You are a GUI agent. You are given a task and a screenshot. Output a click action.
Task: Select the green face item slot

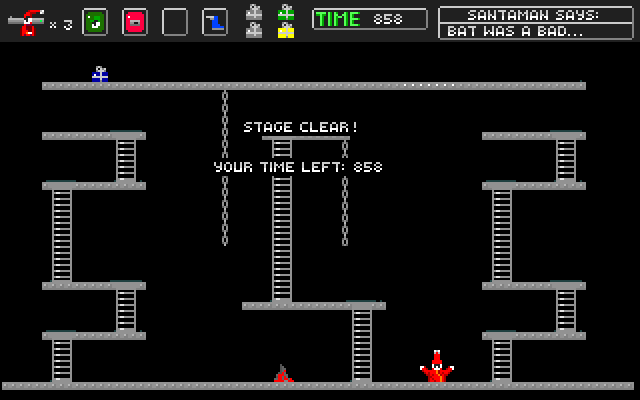point(95,21)
